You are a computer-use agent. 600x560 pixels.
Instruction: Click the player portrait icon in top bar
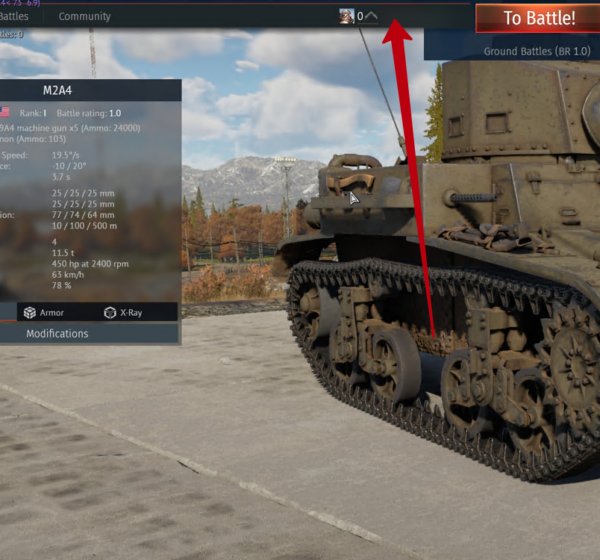point(347,16)
